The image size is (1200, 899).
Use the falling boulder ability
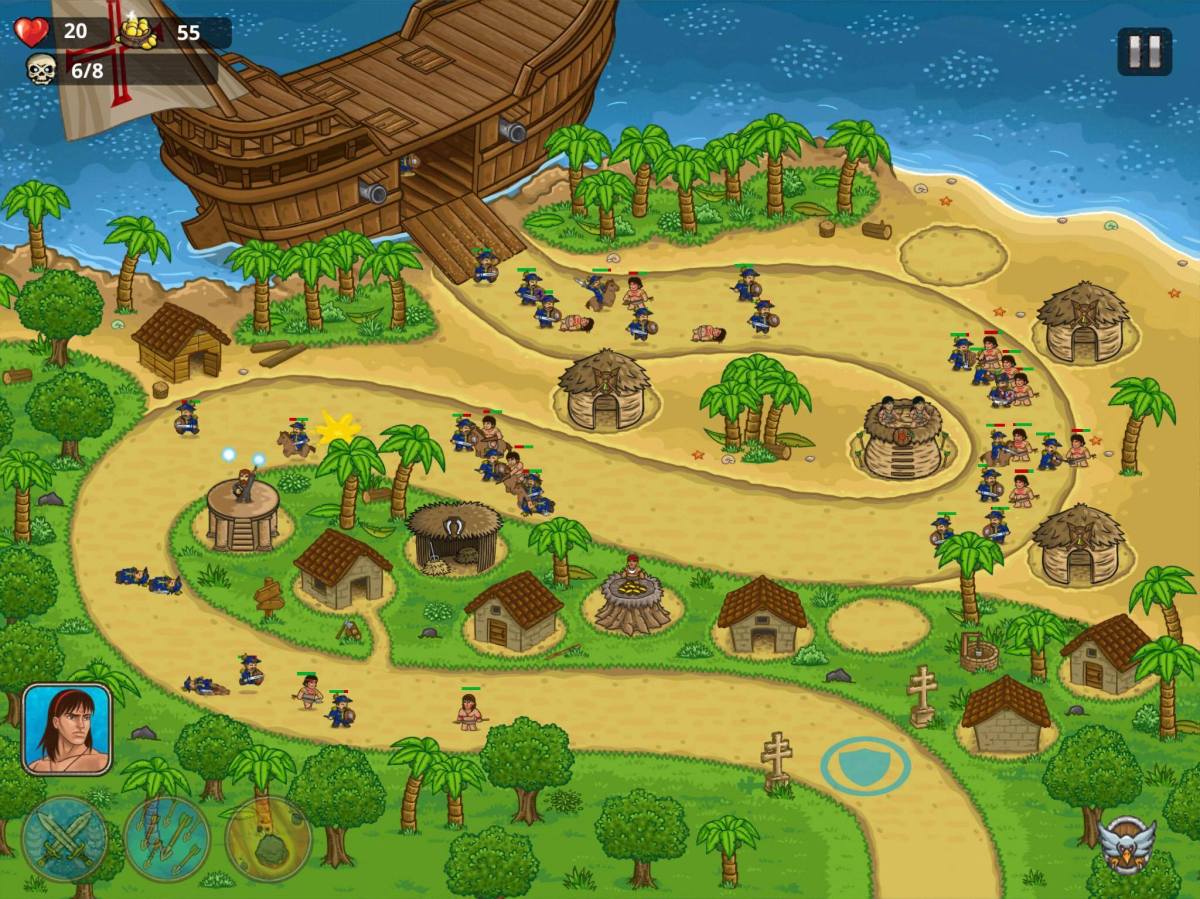tap(268, 839)
